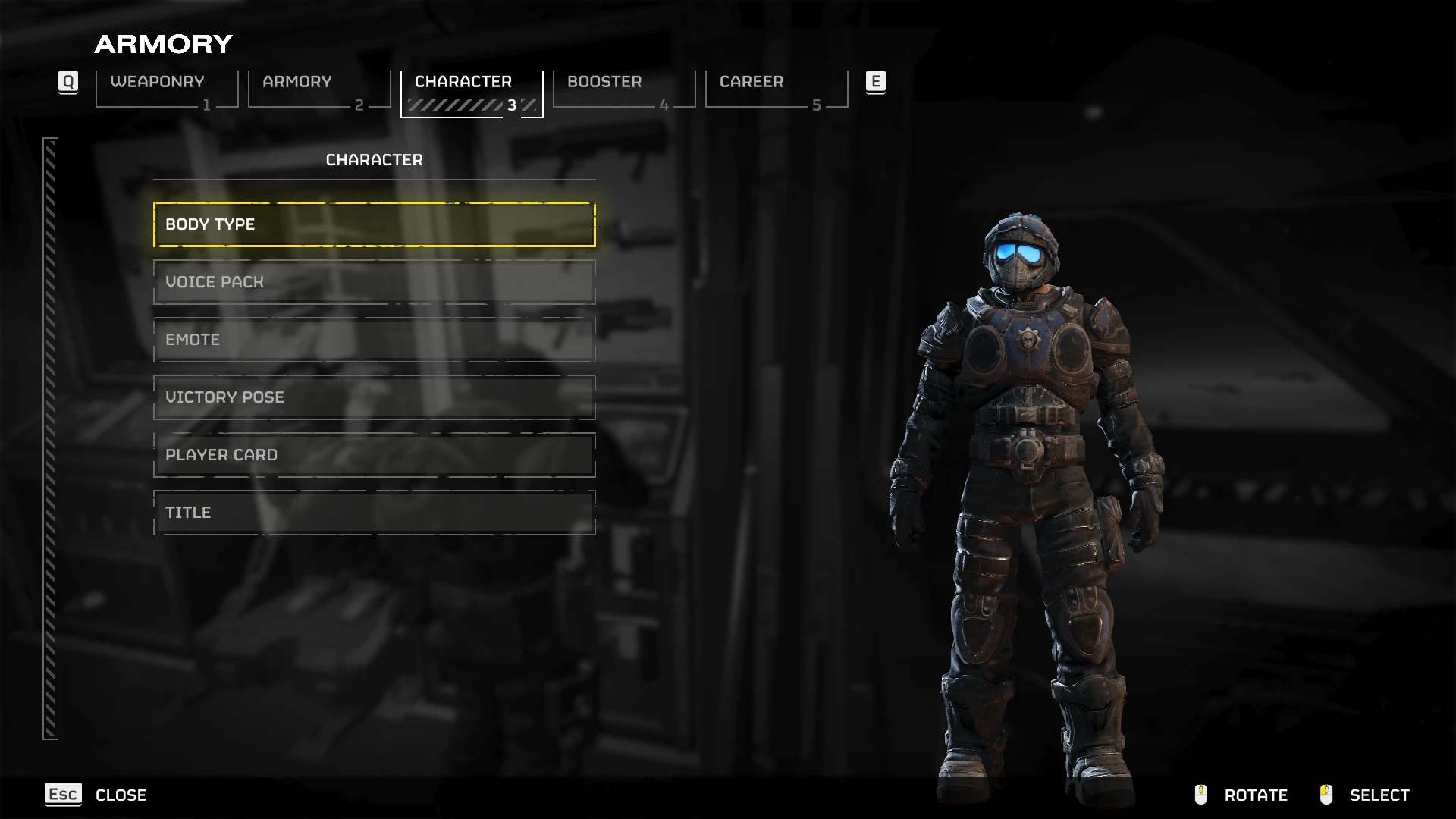Choose the Title menu entry
The width and height of the screenshot is (1456, 819).
(x=374, y=513)
